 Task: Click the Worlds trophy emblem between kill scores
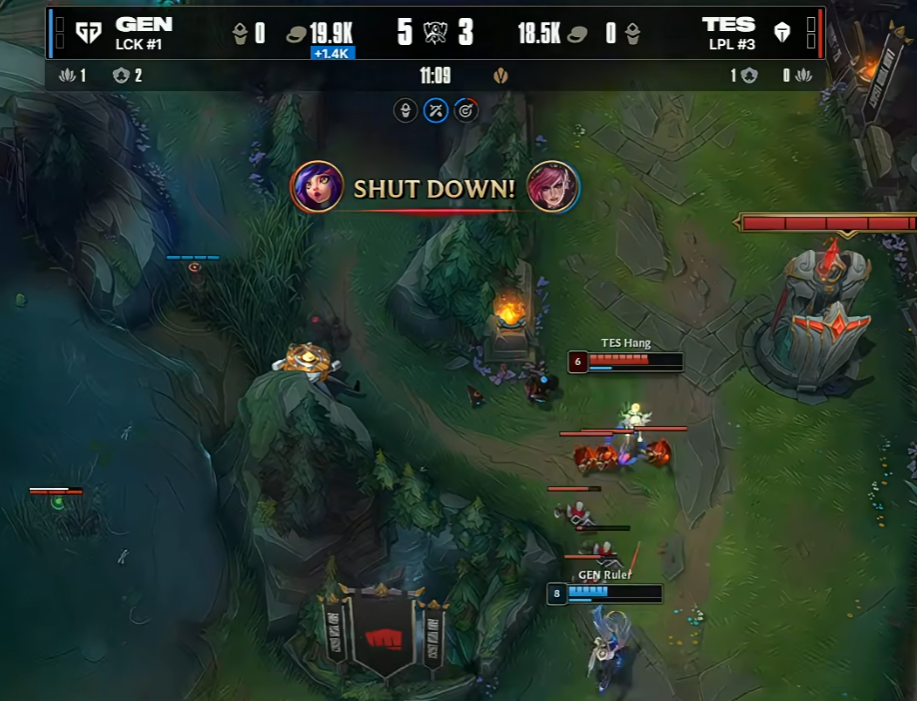pyautogui.click(x=435, y=33)
